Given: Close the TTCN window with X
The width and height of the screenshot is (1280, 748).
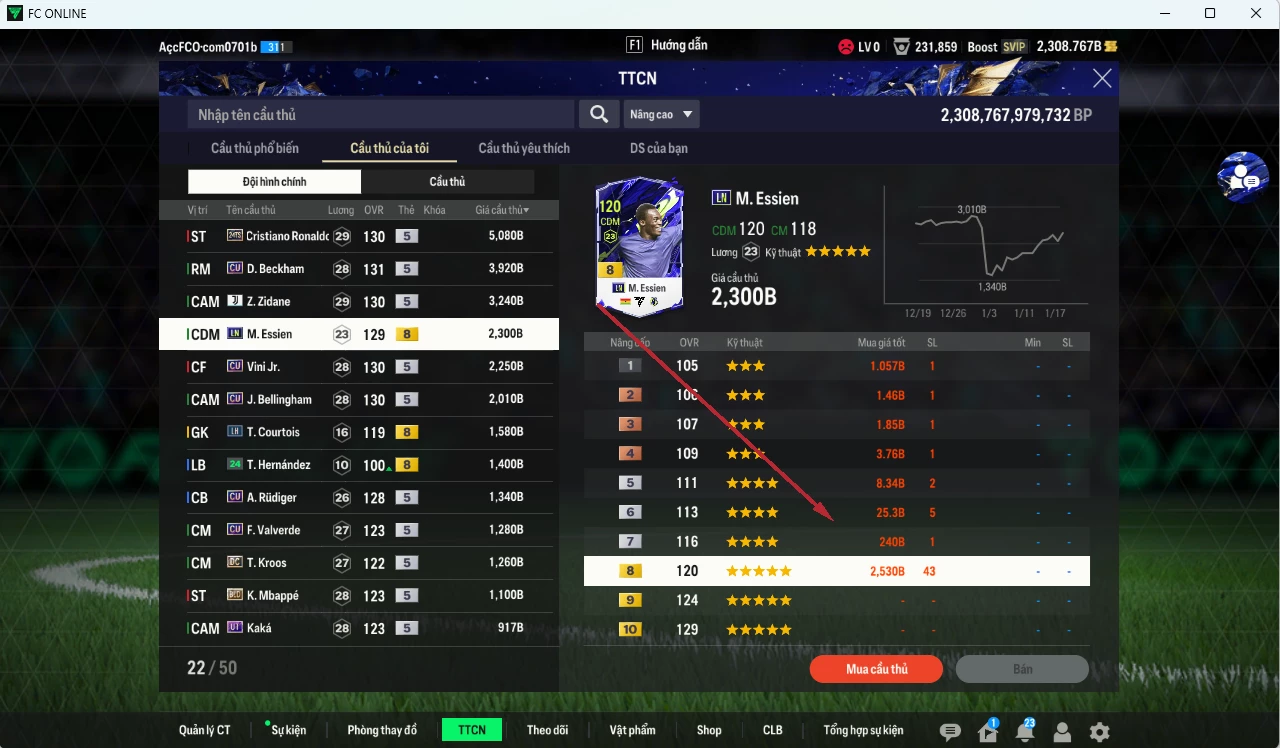Looking at the screenshot, I should click(x=1102, y=78).
